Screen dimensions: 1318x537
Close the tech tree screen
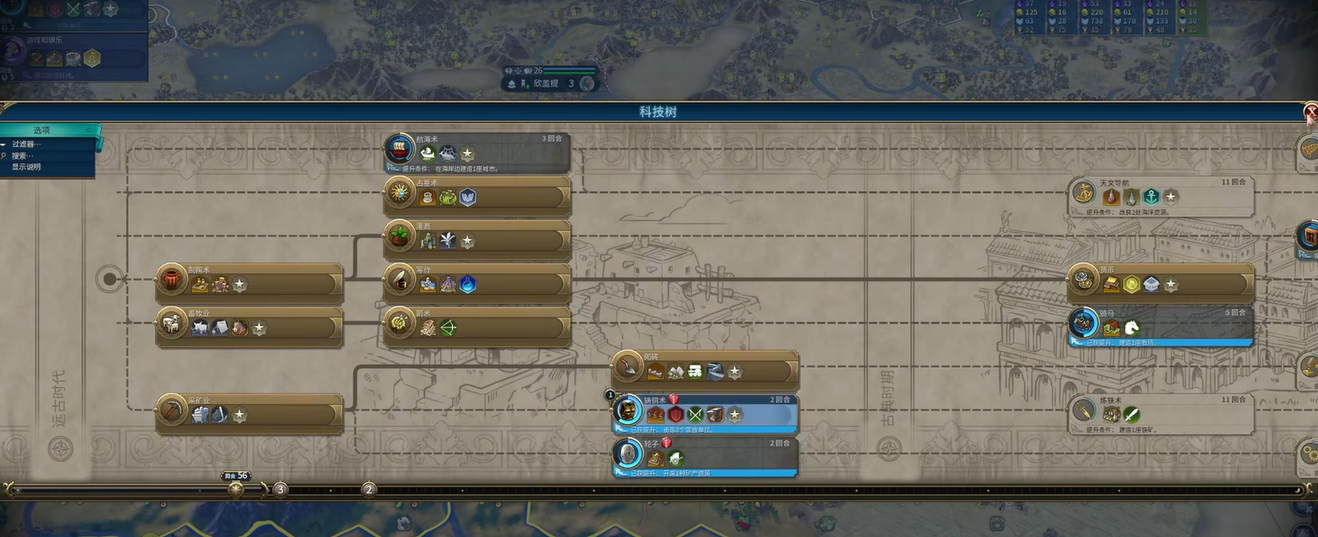1311,113
